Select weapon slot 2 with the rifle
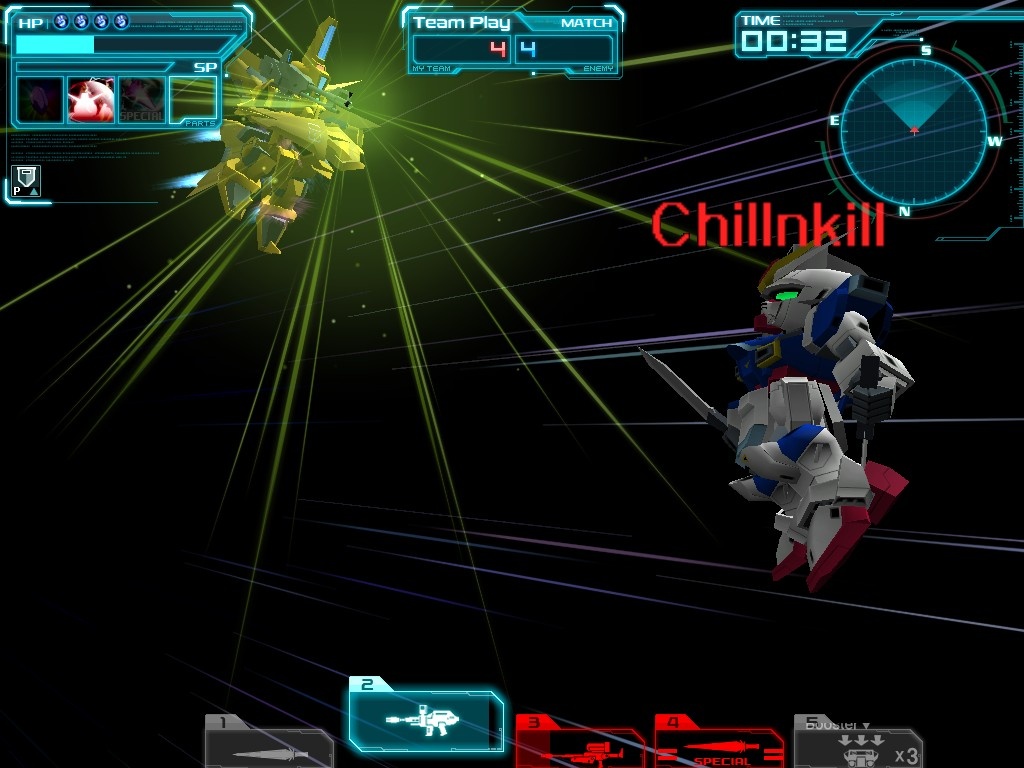Screen dimensions: 1024x768 pyautogui.click(x=426, y=716)
